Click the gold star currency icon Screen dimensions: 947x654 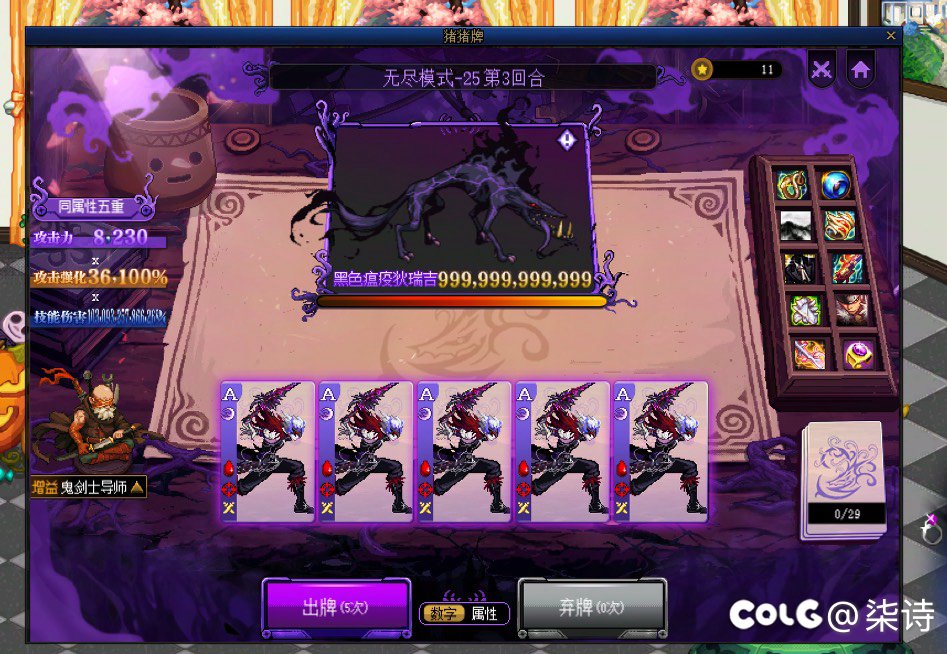point(703,69)
